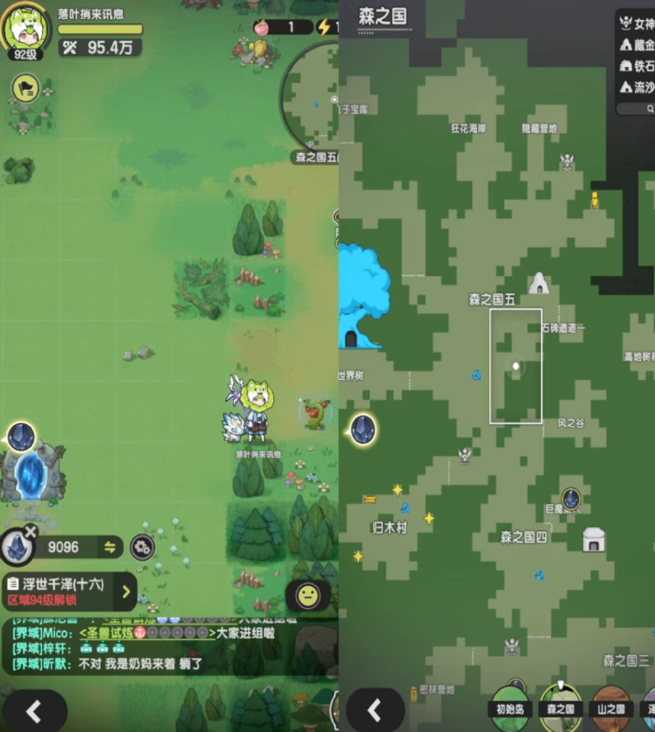The height and width of the screenshot is (732, 655).
Task: Close the crystal currency tracker
Action: coord(30,531)
